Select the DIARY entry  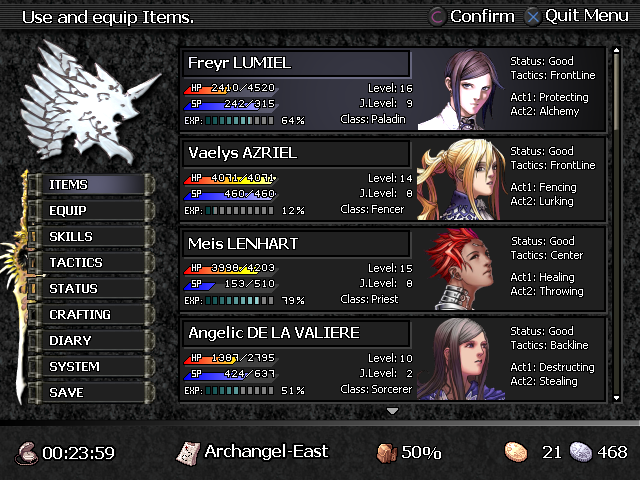coord(90,341)
